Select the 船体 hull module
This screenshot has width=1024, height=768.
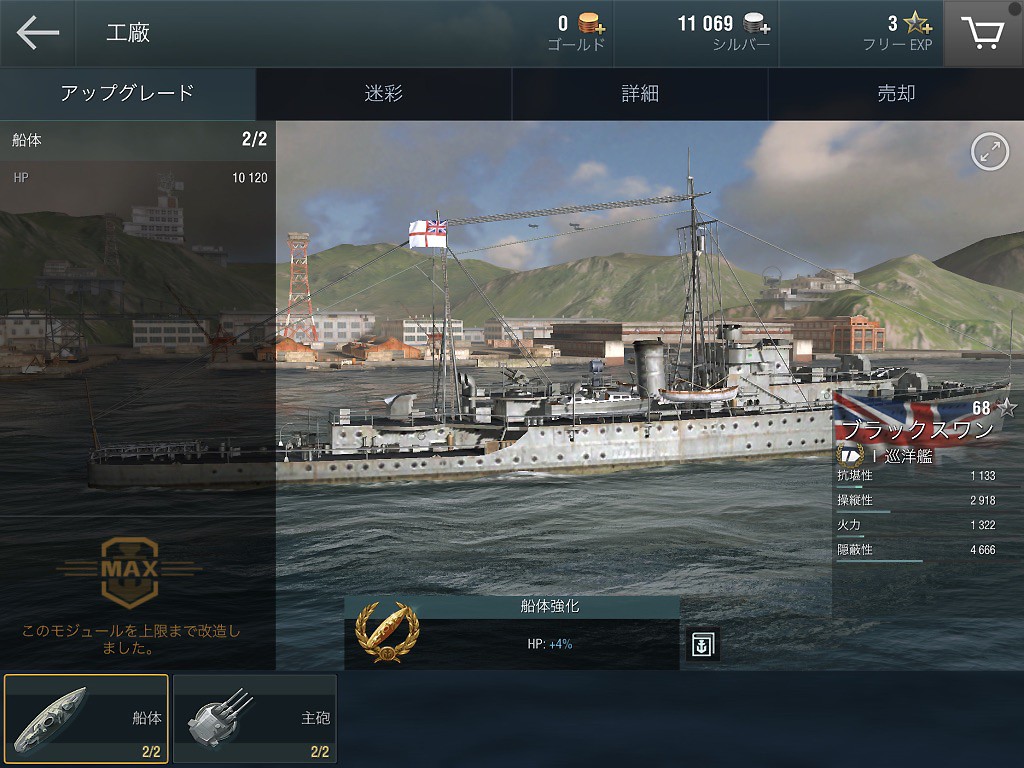tap(86, 719)
